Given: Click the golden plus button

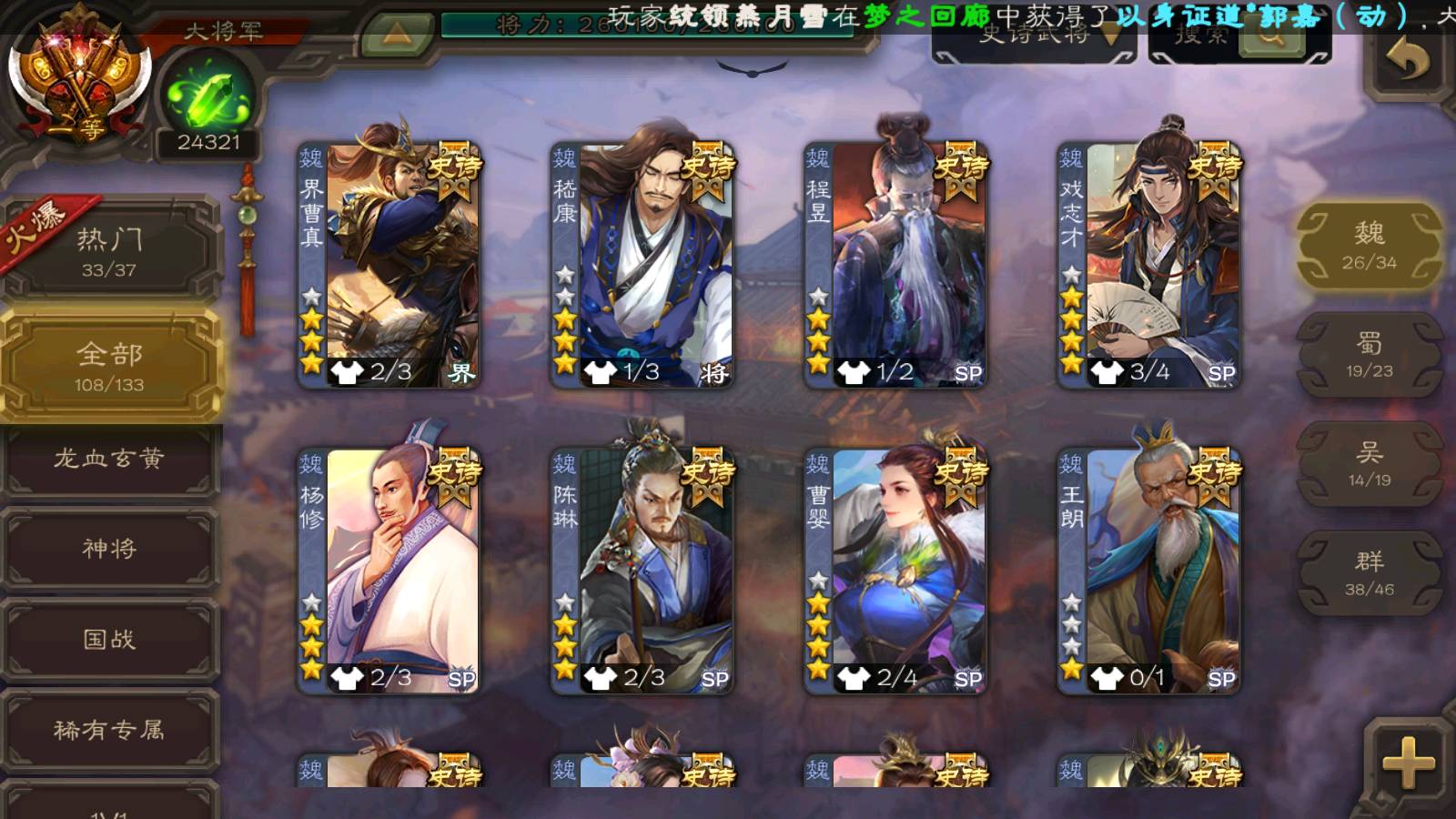Looking at the screenshot, I should click(1408, 763).
